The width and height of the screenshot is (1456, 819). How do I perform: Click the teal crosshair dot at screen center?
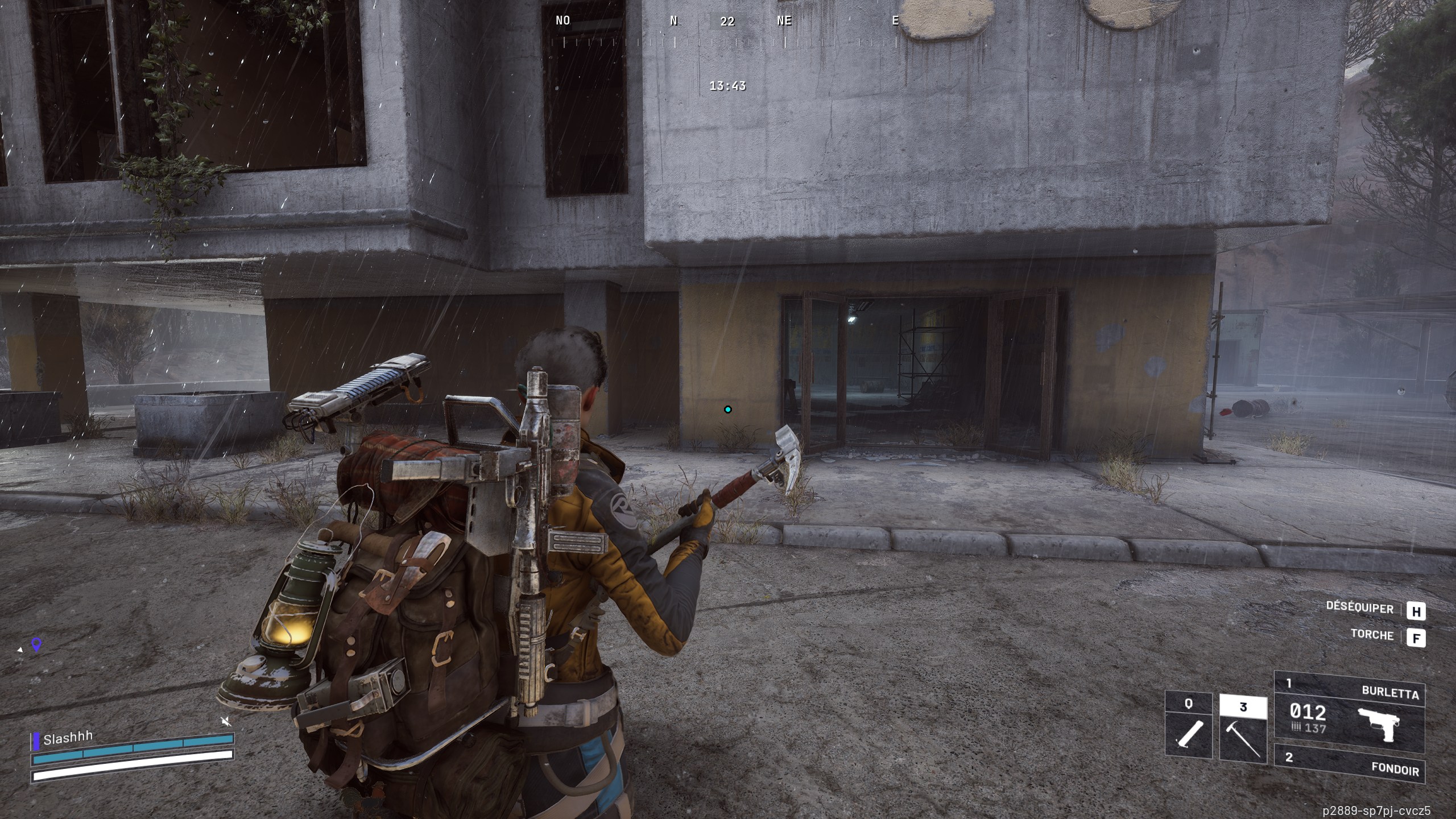(727, 408)
